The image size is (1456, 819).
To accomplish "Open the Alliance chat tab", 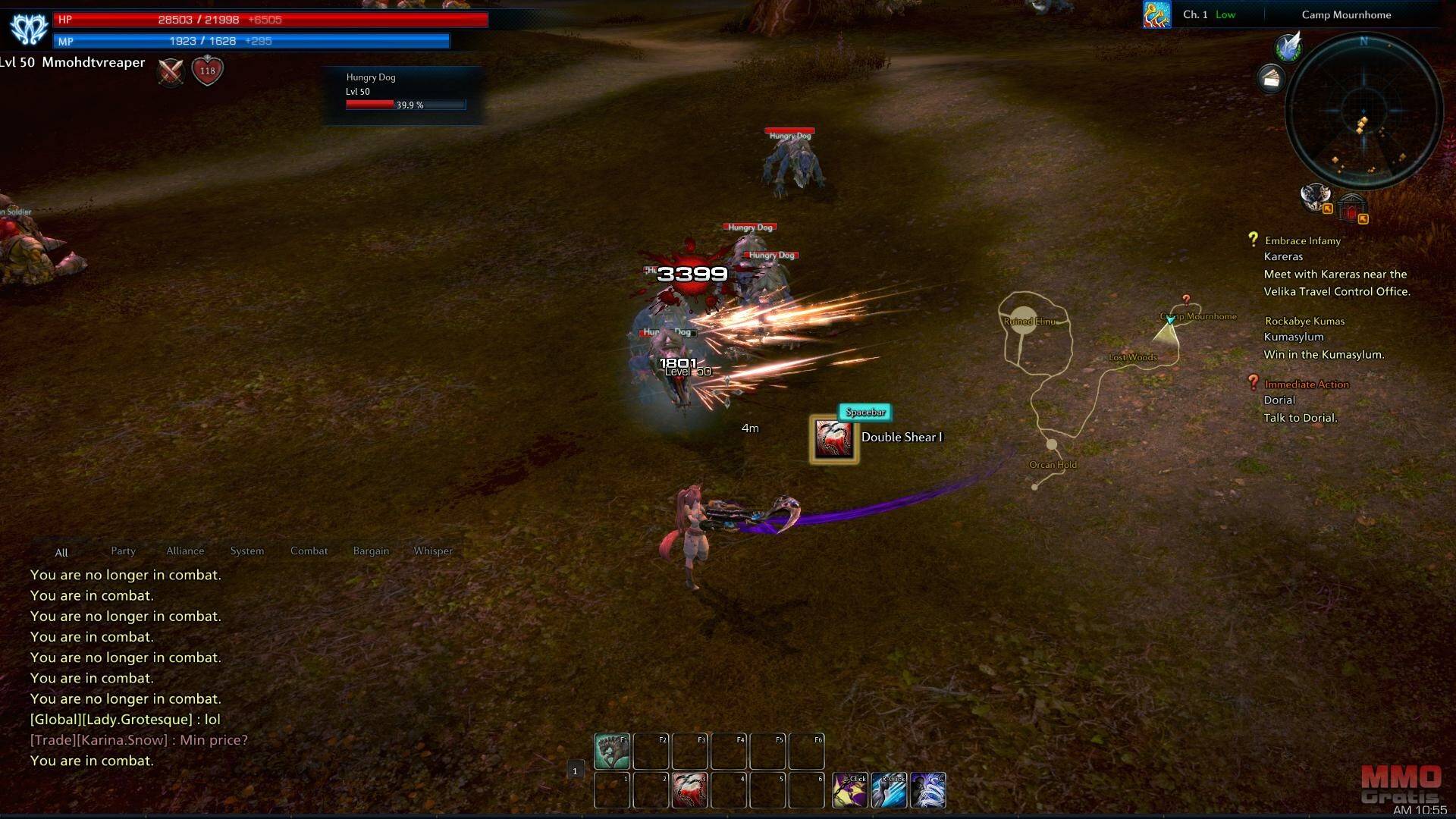I will point(185,551).
